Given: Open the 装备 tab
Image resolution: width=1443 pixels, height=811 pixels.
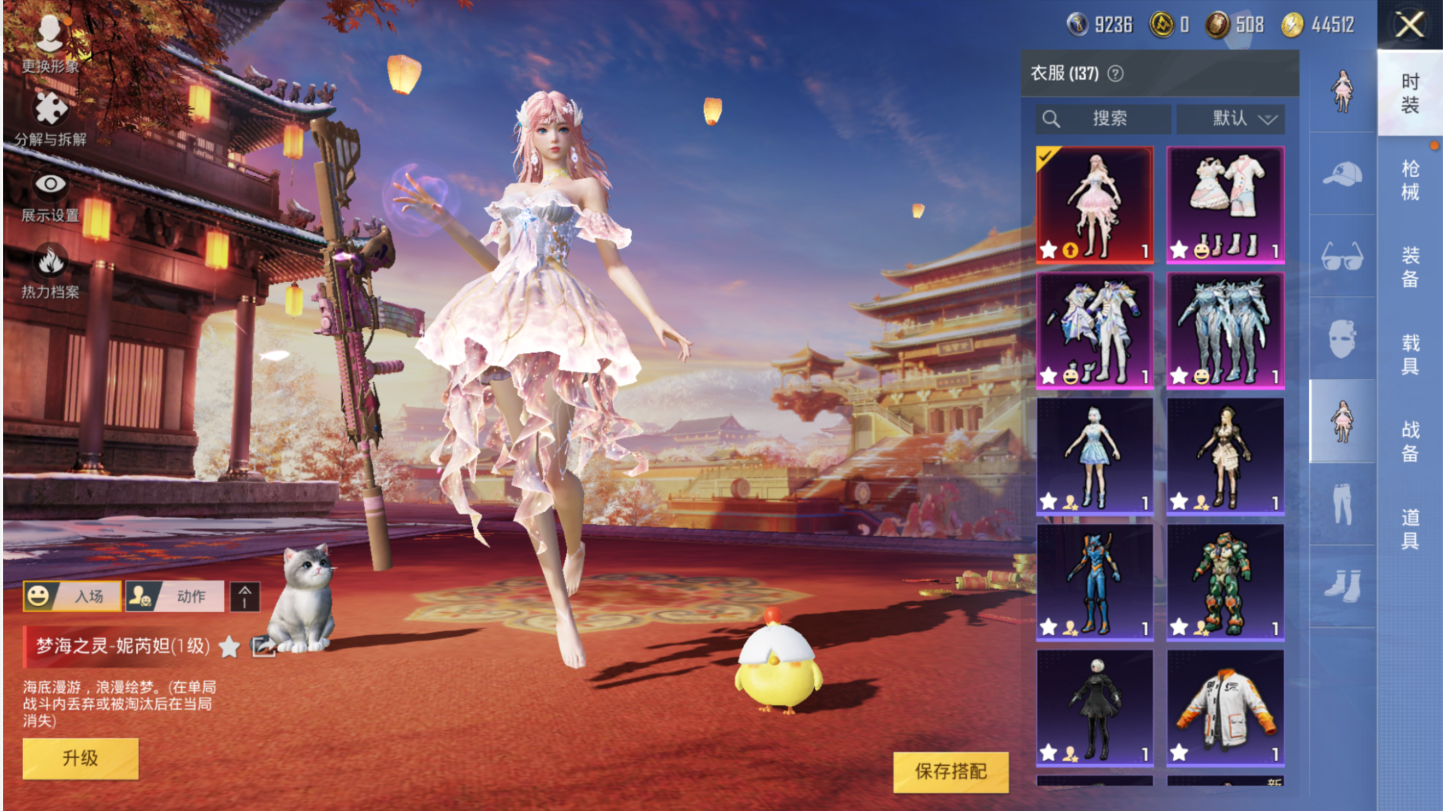Looking at the screenshot, I should point(1409,267).
